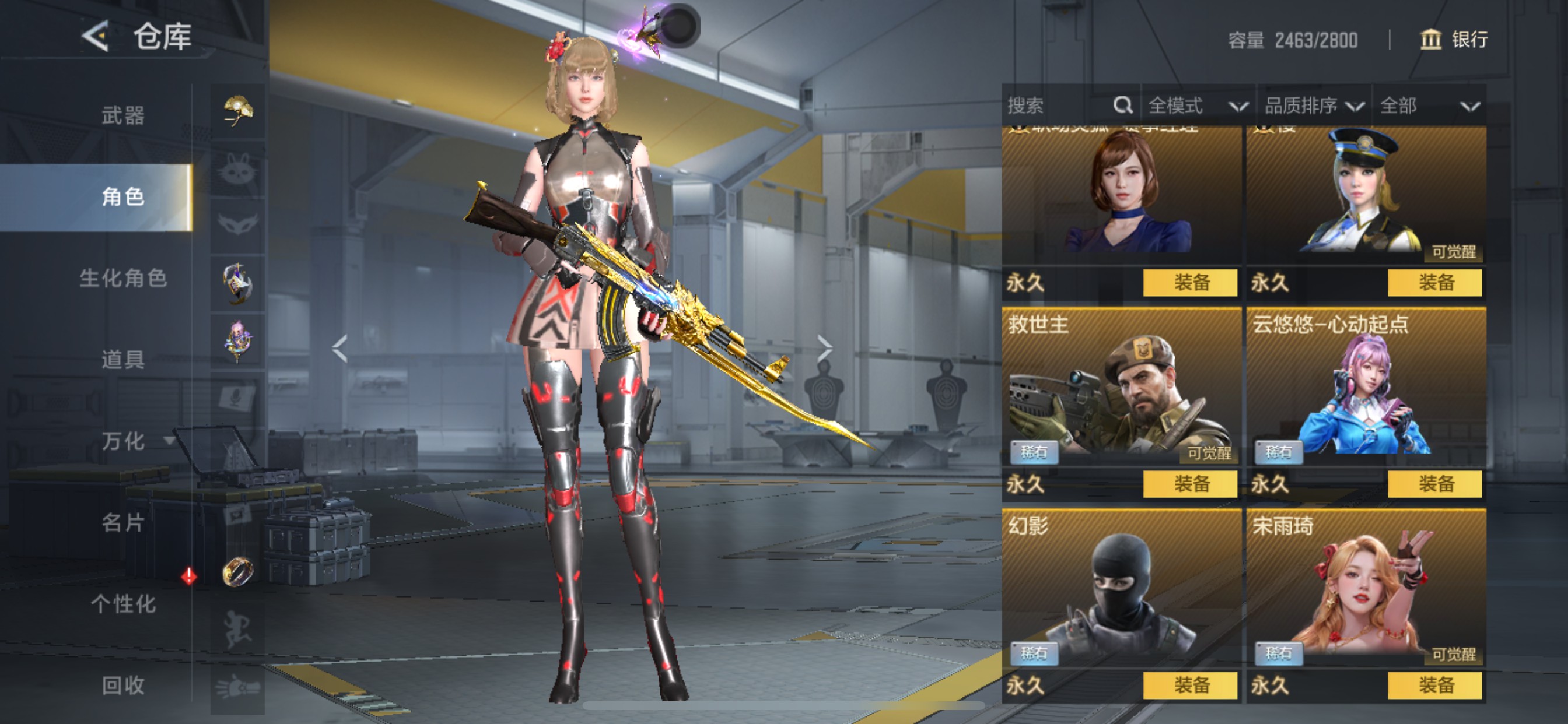This screenshot has width=1568, height=724.
Task: Open the 个性化 personalization tab
Action: click(x=123, y=604)
